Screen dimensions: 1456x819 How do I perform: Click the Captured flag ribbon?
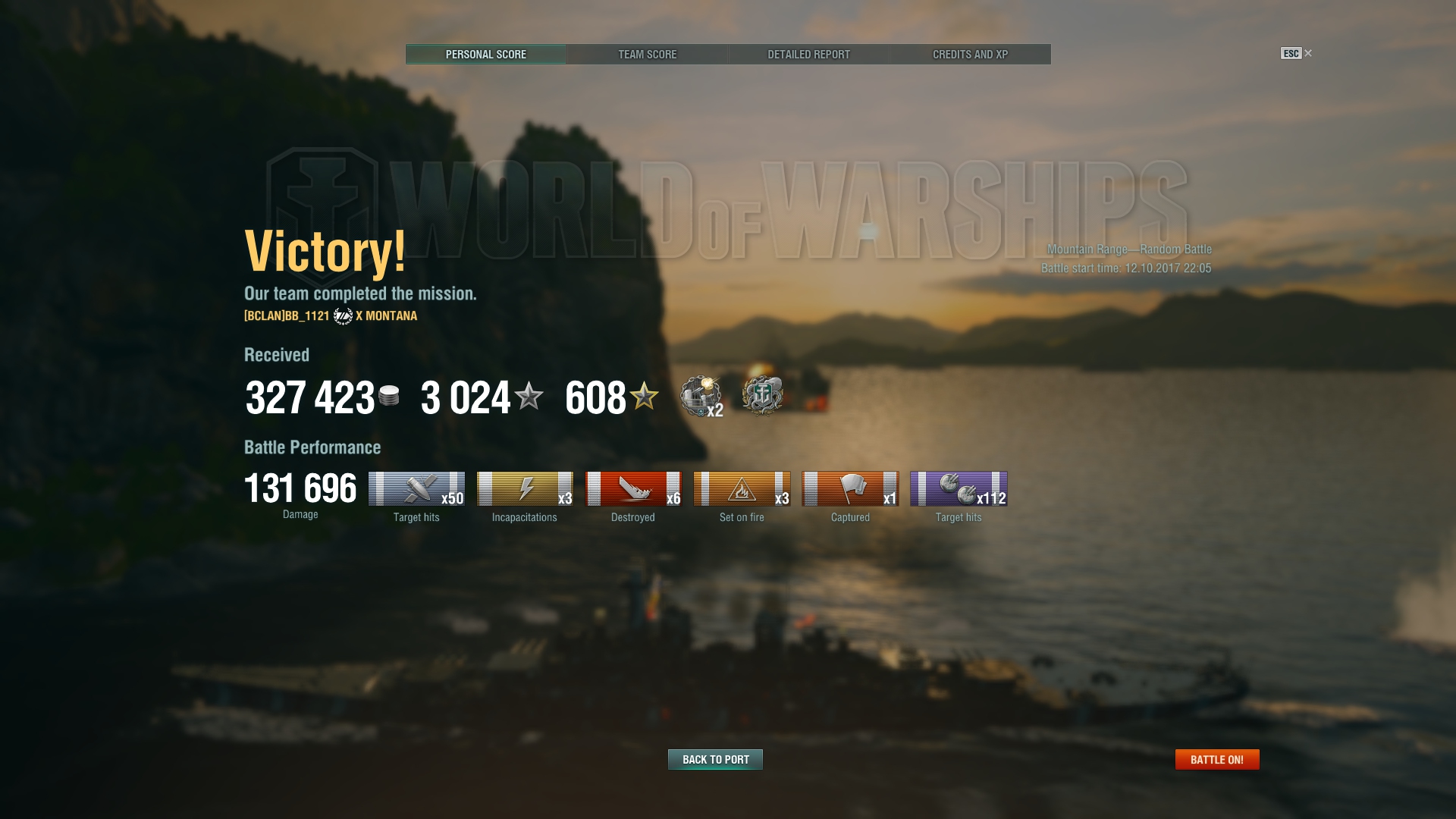click(850, 489)
